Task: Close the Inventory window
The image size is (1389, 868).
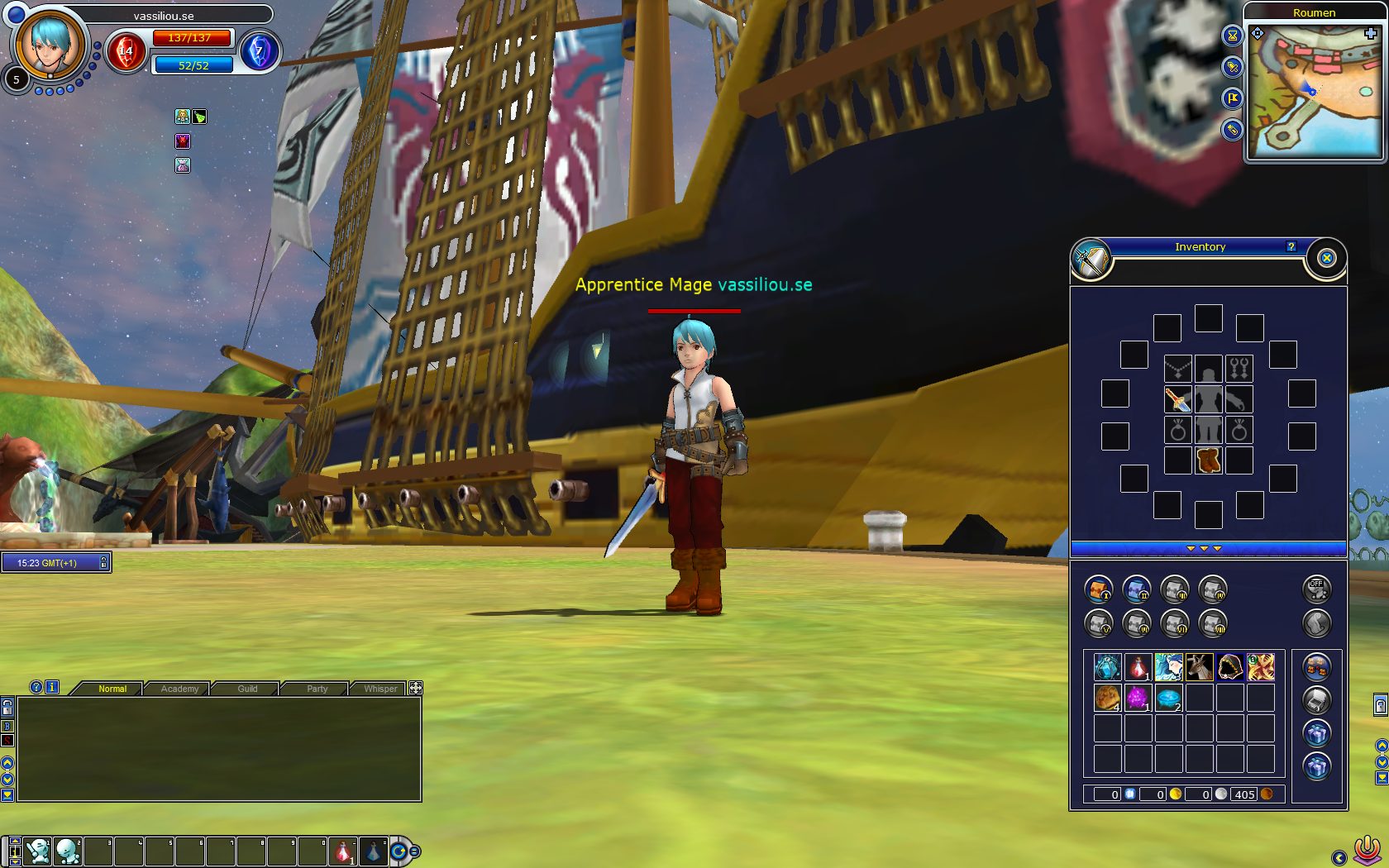Action: (x=1326, y=258)
